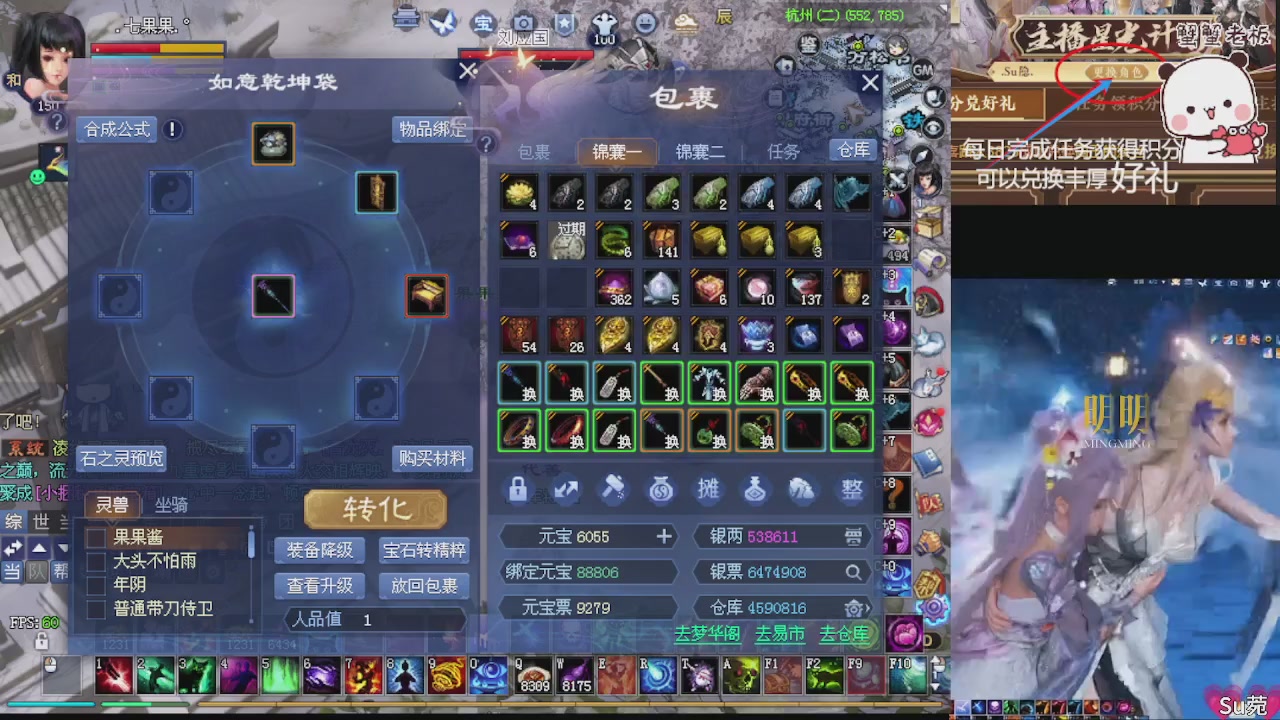
Task: Switch to the 坐骑 tab
Action: coord(173,506)
